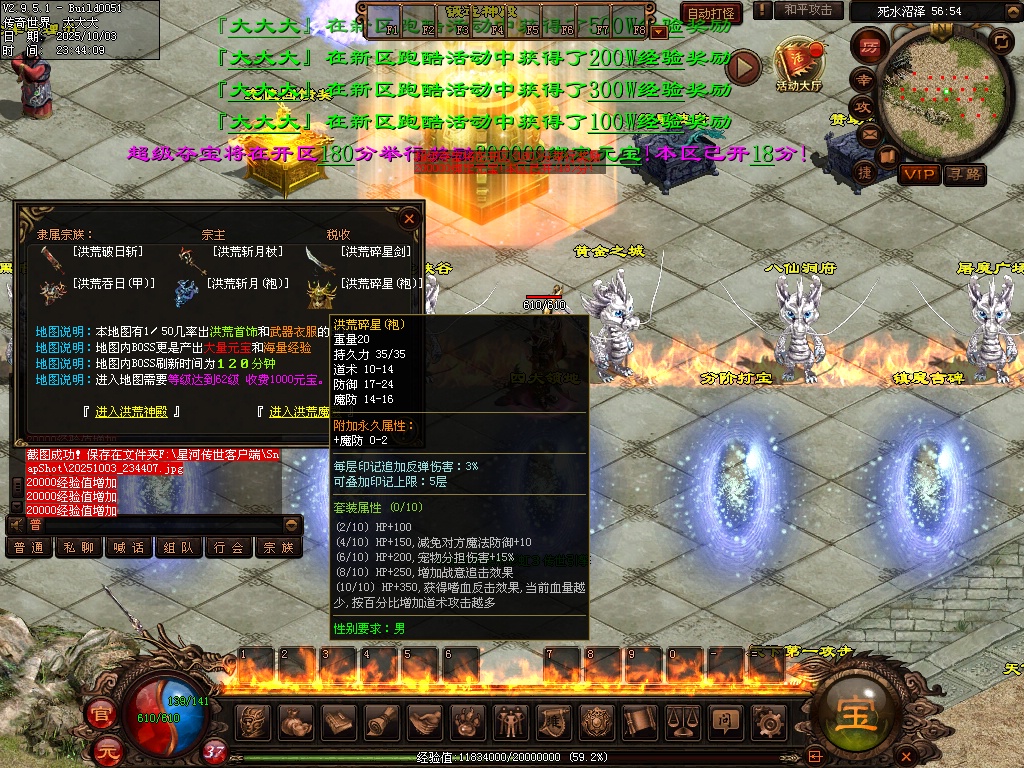Image resolution: width=1024 pixels, height=768 pixels.
Task: Open the 活动大厅 activity hall
Action: [797, 64]
